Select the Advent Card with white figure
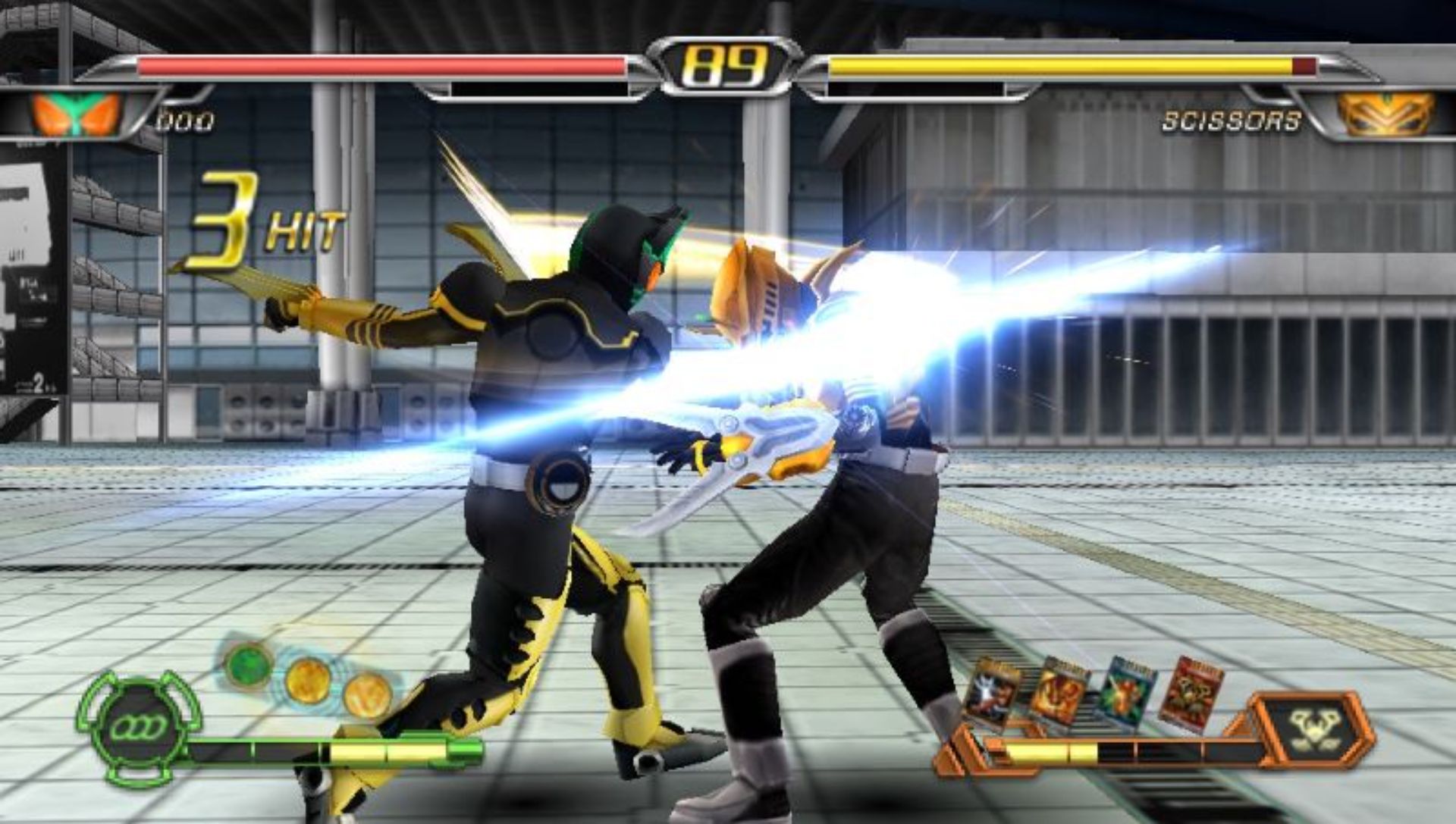Image resolution: width=1456 pixels, height=824 pixels. pyautogui.click(x=991, y=691)
